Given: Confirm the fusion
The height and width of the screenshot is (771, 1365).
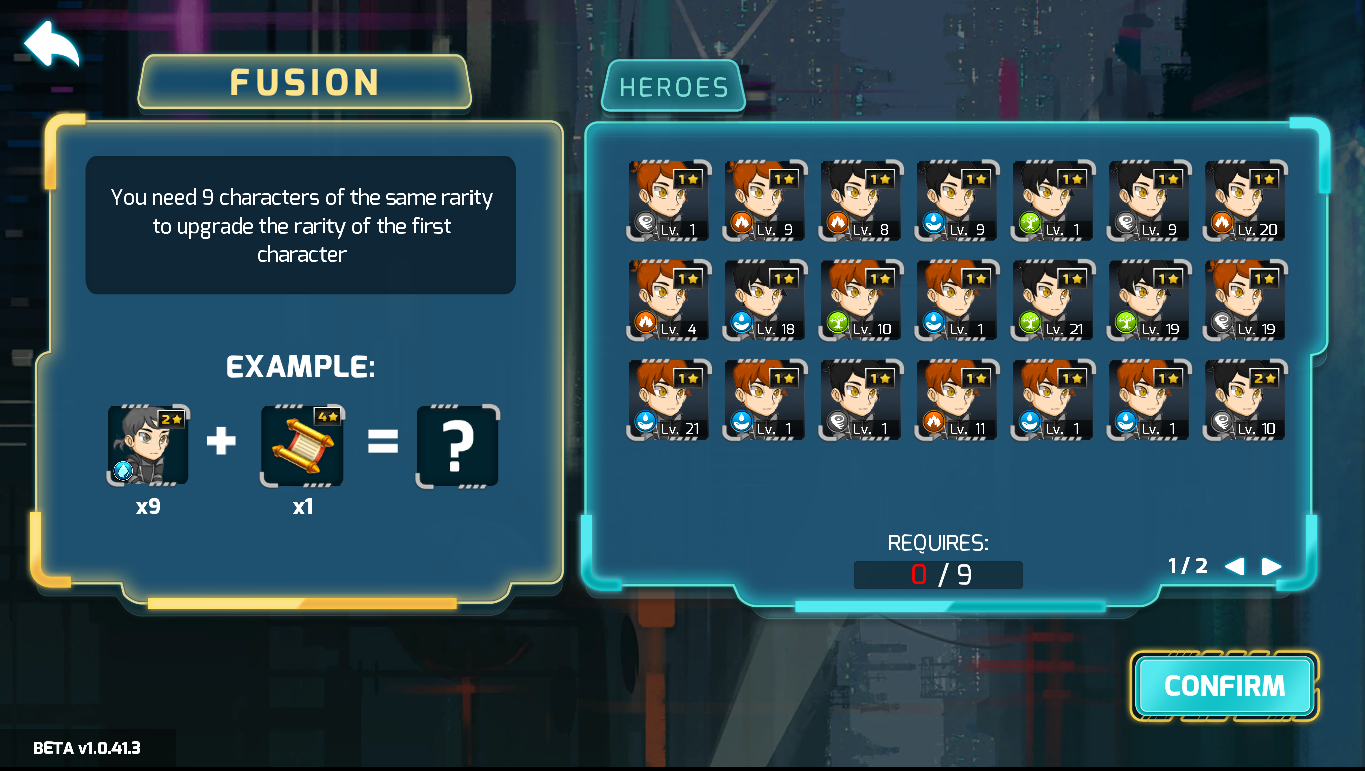Looking at the screenshot, I should click(1224, 686).
